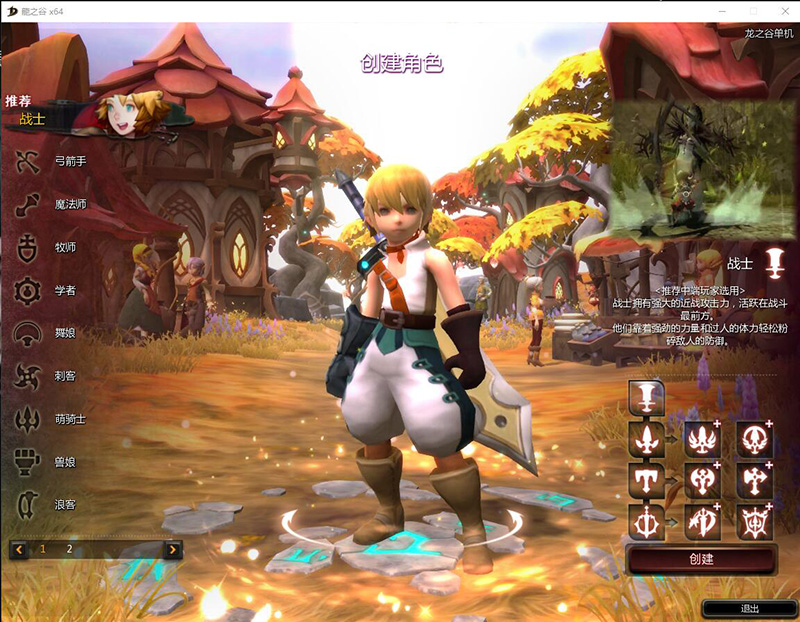Click the shield-with-crossed-weapons advanced job icon

754,521
